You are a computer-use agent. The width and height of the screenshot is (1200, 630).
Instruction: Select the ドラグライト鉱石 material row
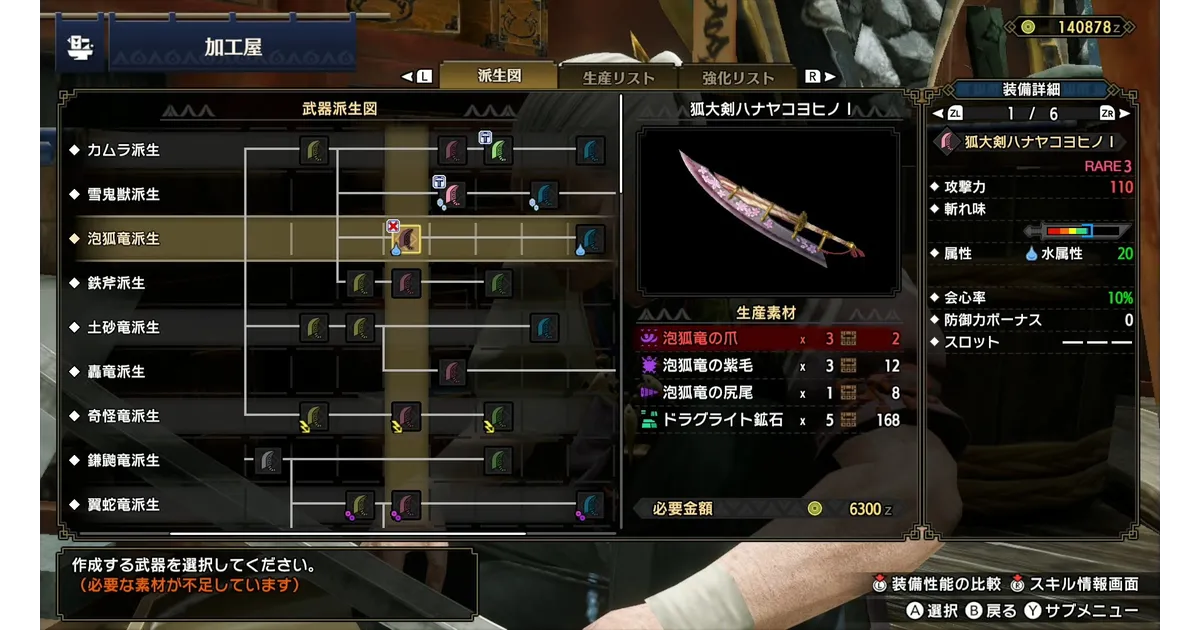[768, 421]
